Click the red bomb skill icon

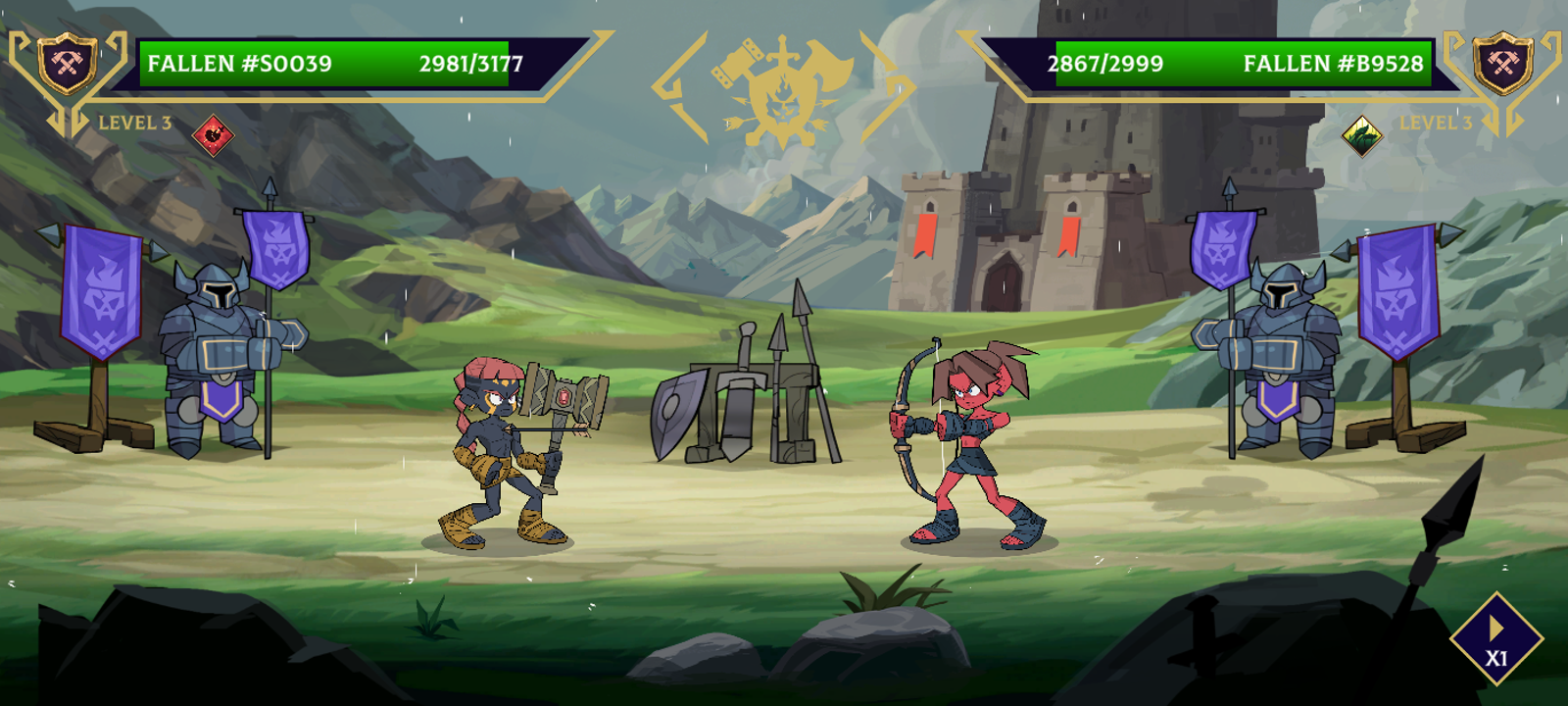[213, 134]
